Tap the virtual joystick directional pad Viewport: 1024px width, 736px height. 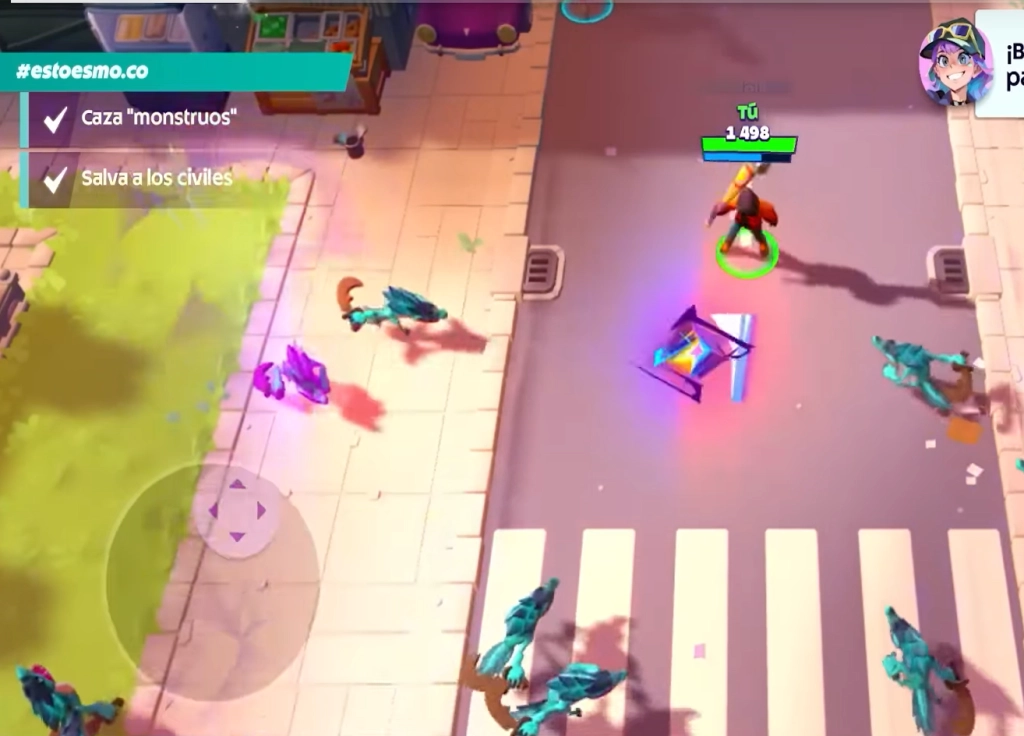tap(237, 511)
